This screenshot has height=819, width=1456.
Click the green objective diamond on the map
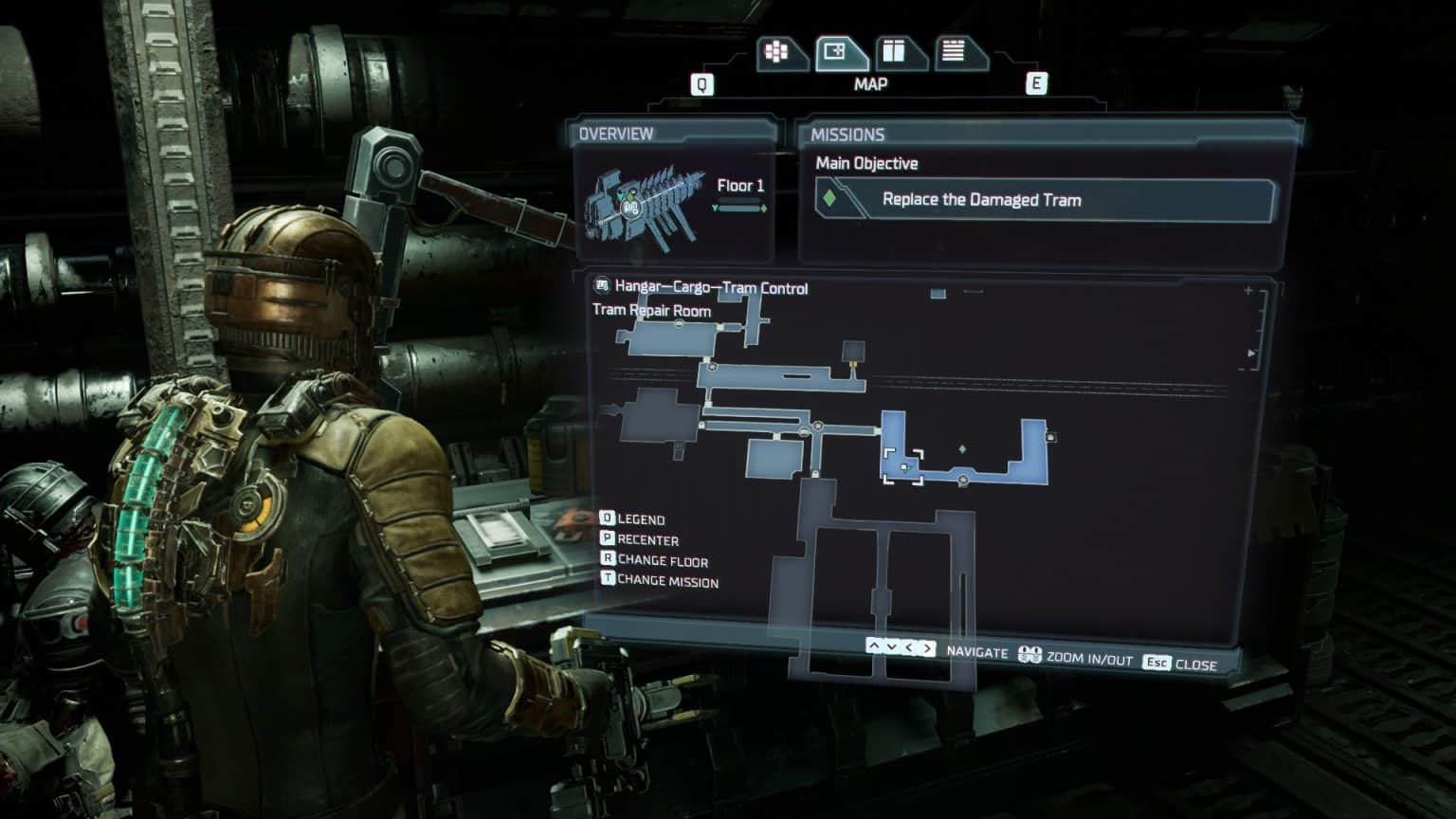[x=962, y=449]
